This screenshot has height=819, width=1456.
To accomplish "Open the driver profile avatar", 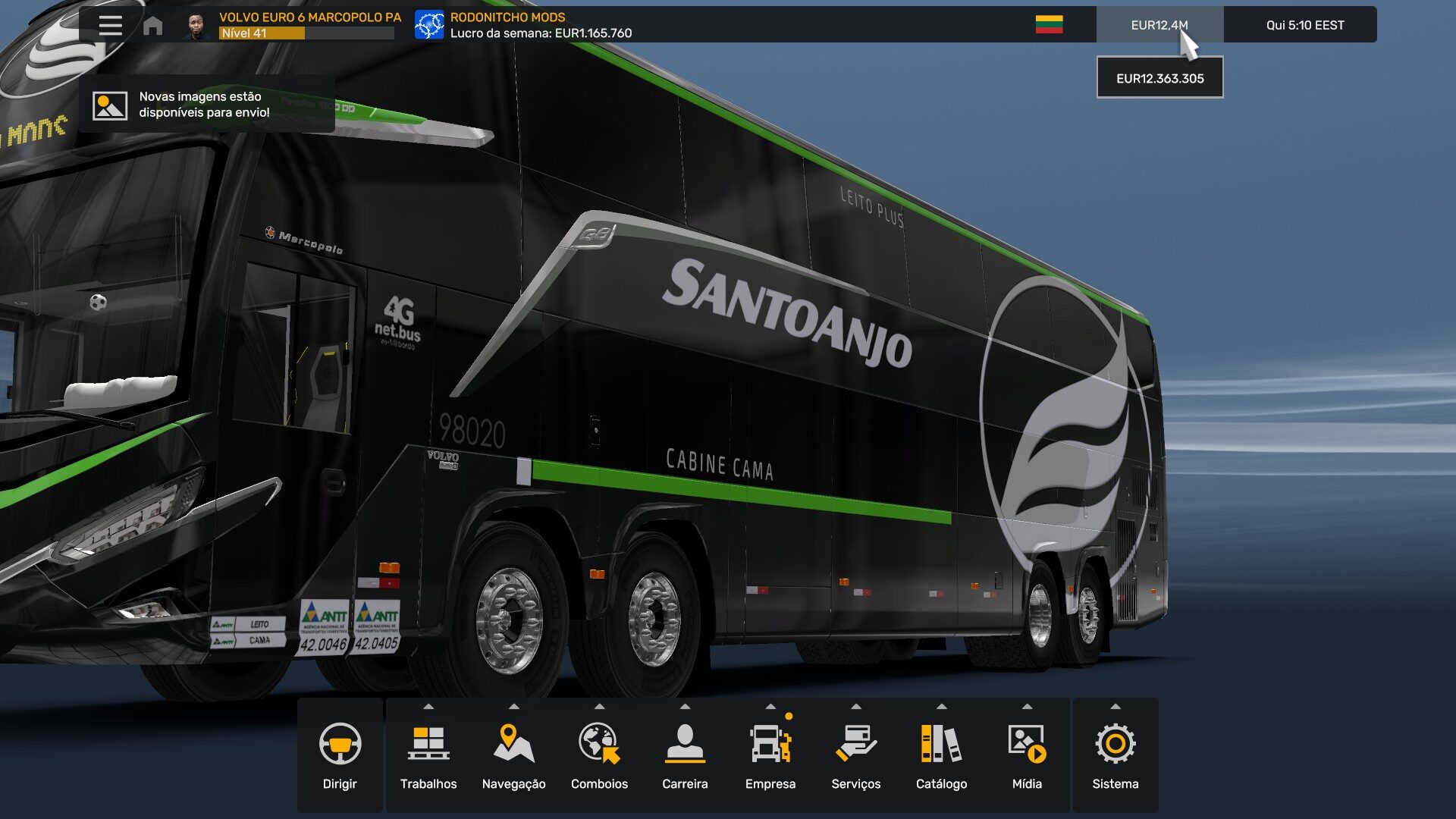I will 196,26.
